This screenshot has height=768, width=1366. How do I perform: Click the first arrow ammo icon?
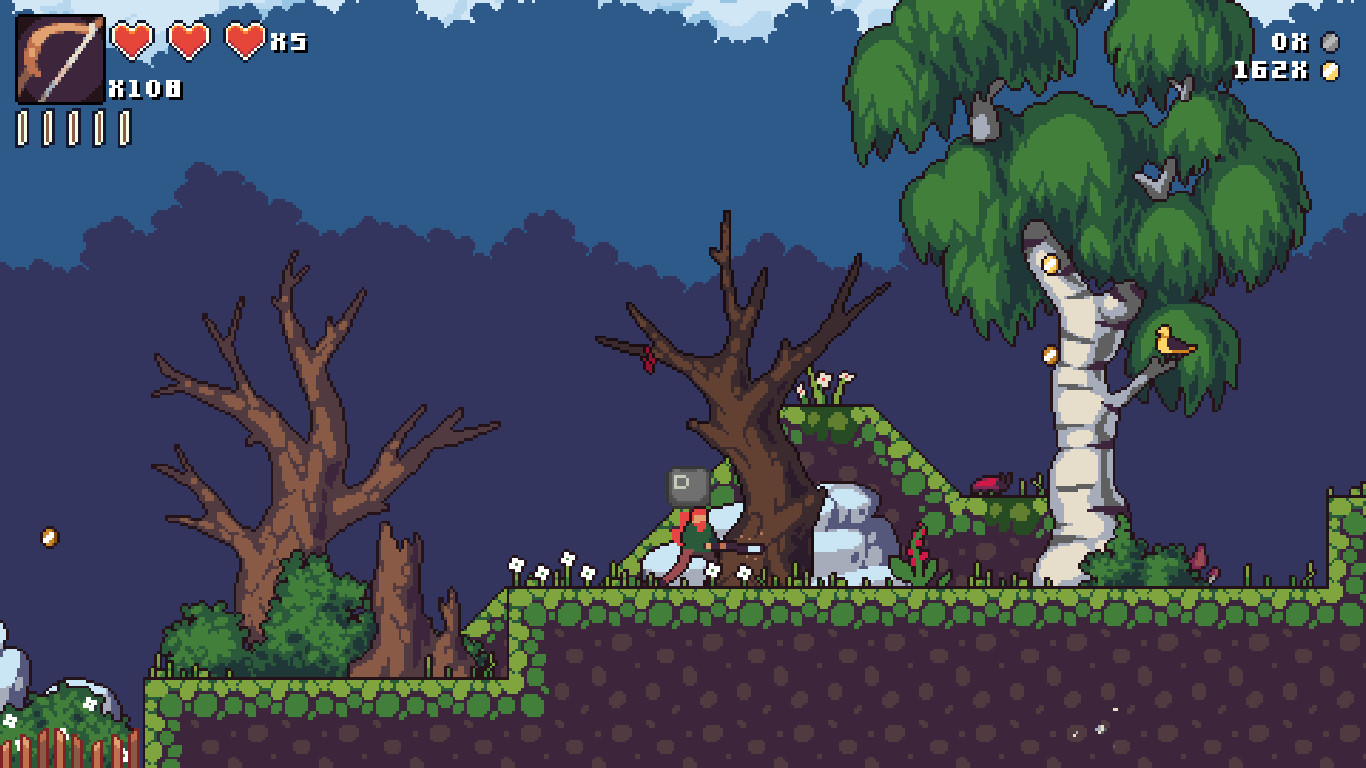click(x=21, y=127)
